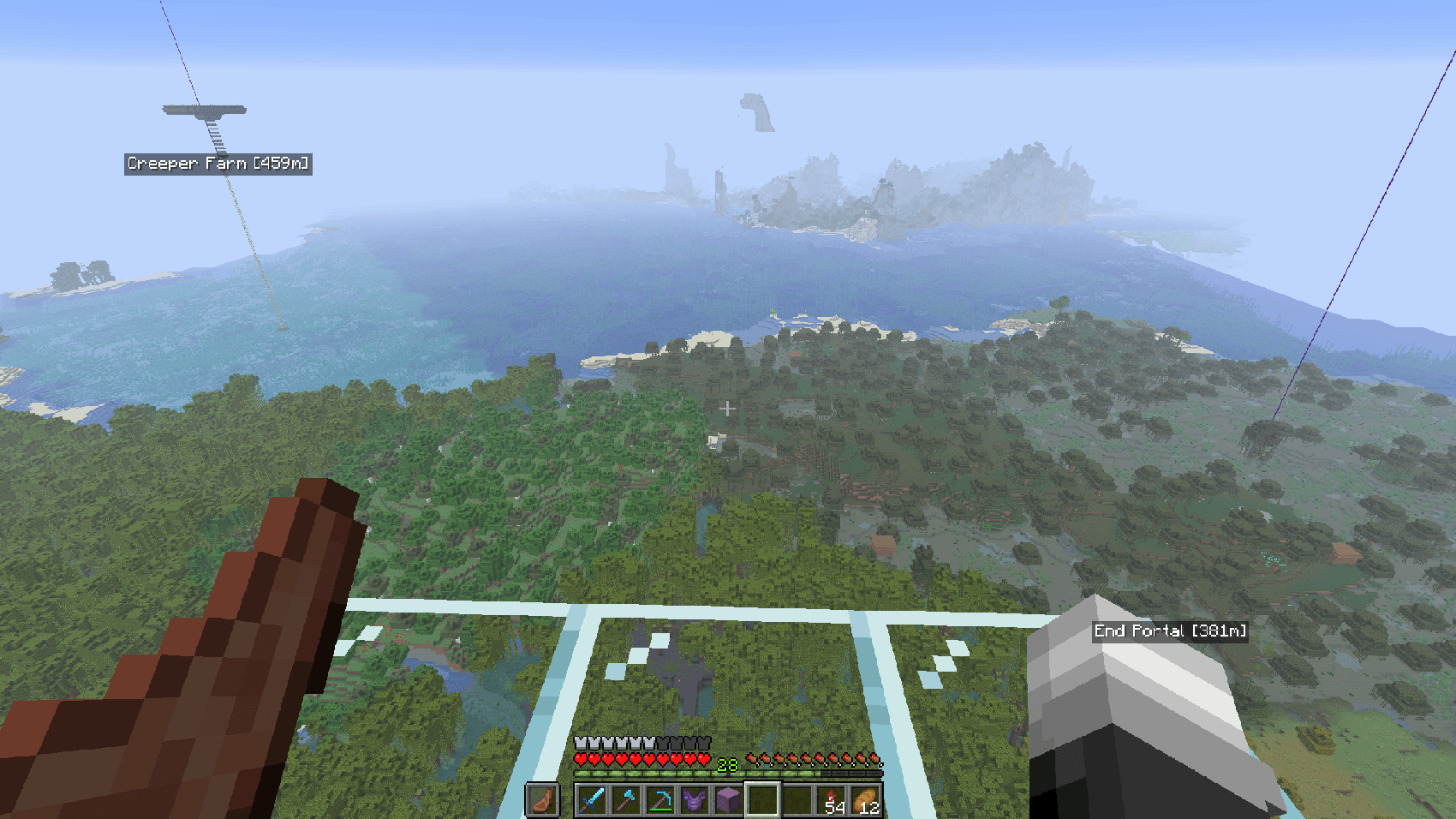The width and height of the screenshot is (1456, 819).
Task: Click the leftmost red heart icon
Action: pyautogui.click(x=582, y=758)
